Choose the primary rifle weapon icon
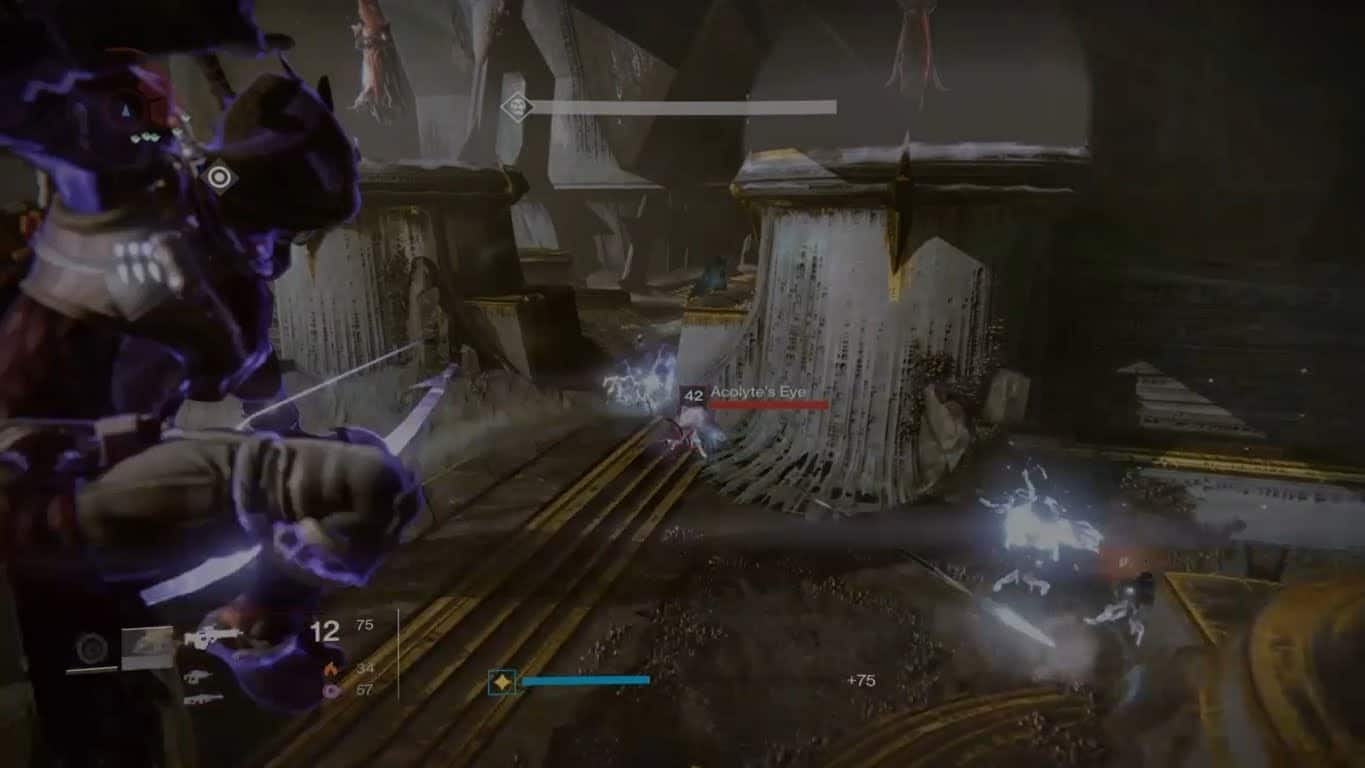 [x=212, y=636]
